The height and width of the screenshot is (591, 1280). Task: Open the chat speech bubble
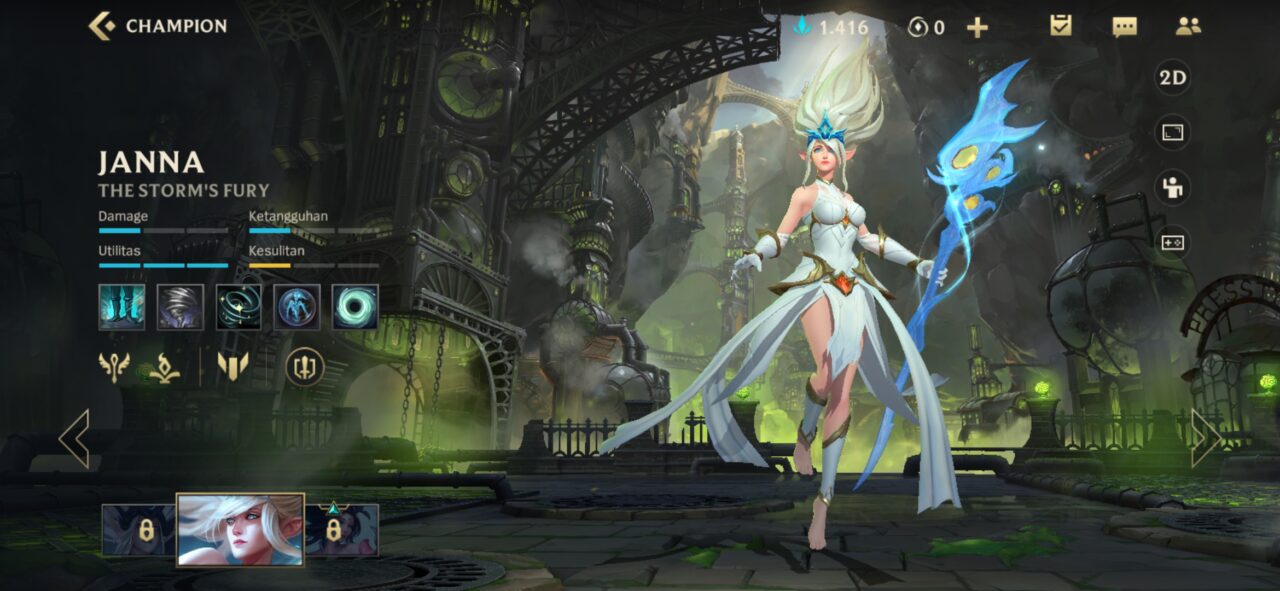(x=1124, y=27)
